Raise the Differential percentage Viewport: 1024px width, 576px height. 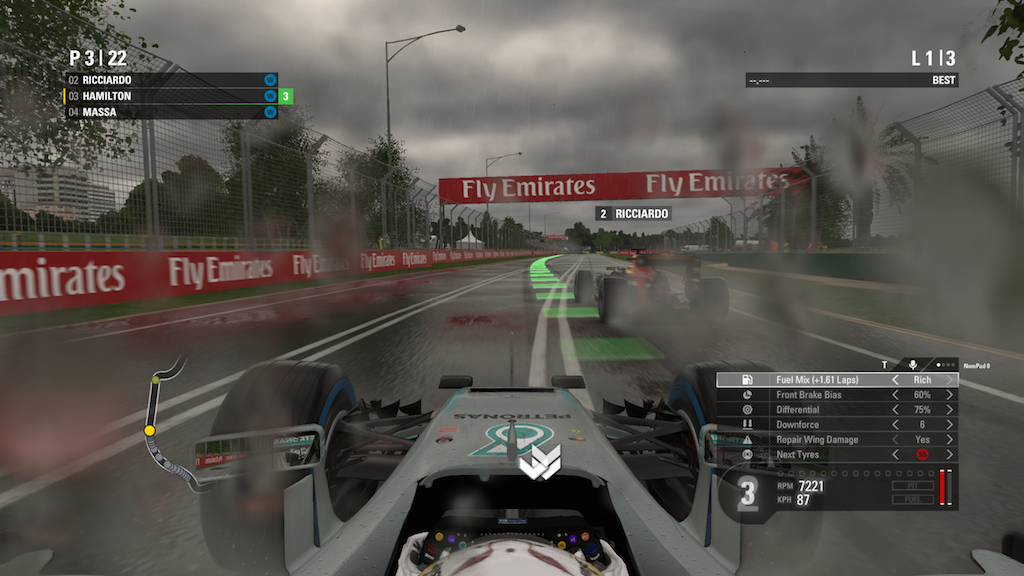[x=949, y=410]
